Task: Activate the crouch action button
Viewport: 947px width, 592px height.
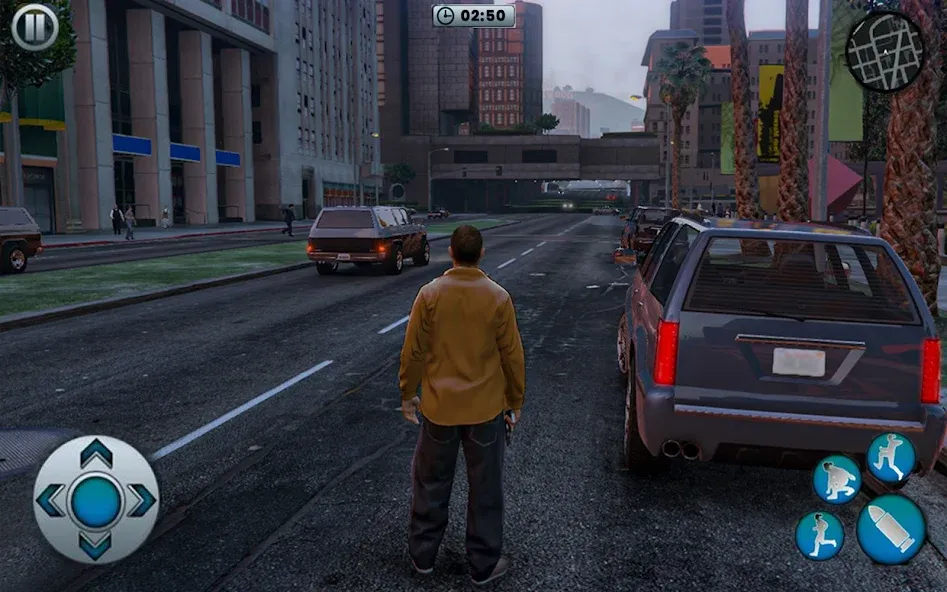Action: (x=837, y=479)
